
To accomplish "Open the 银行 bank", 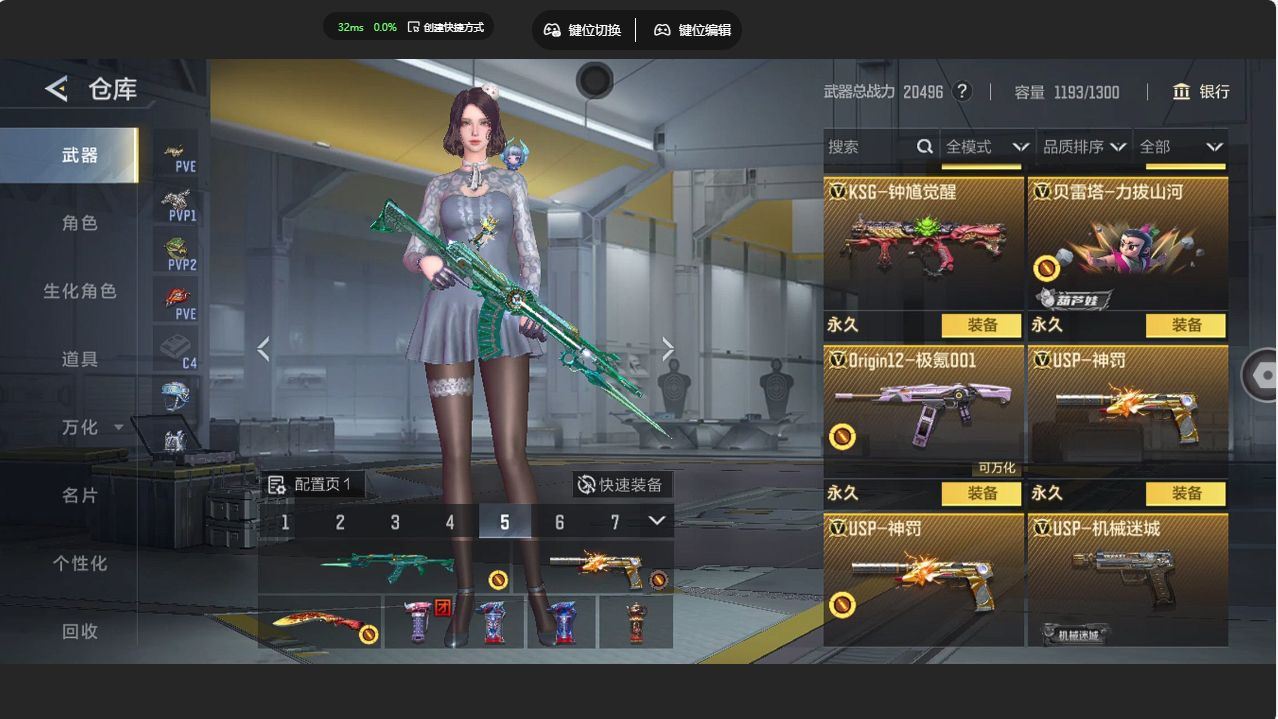I will (x=1201, y=92).
